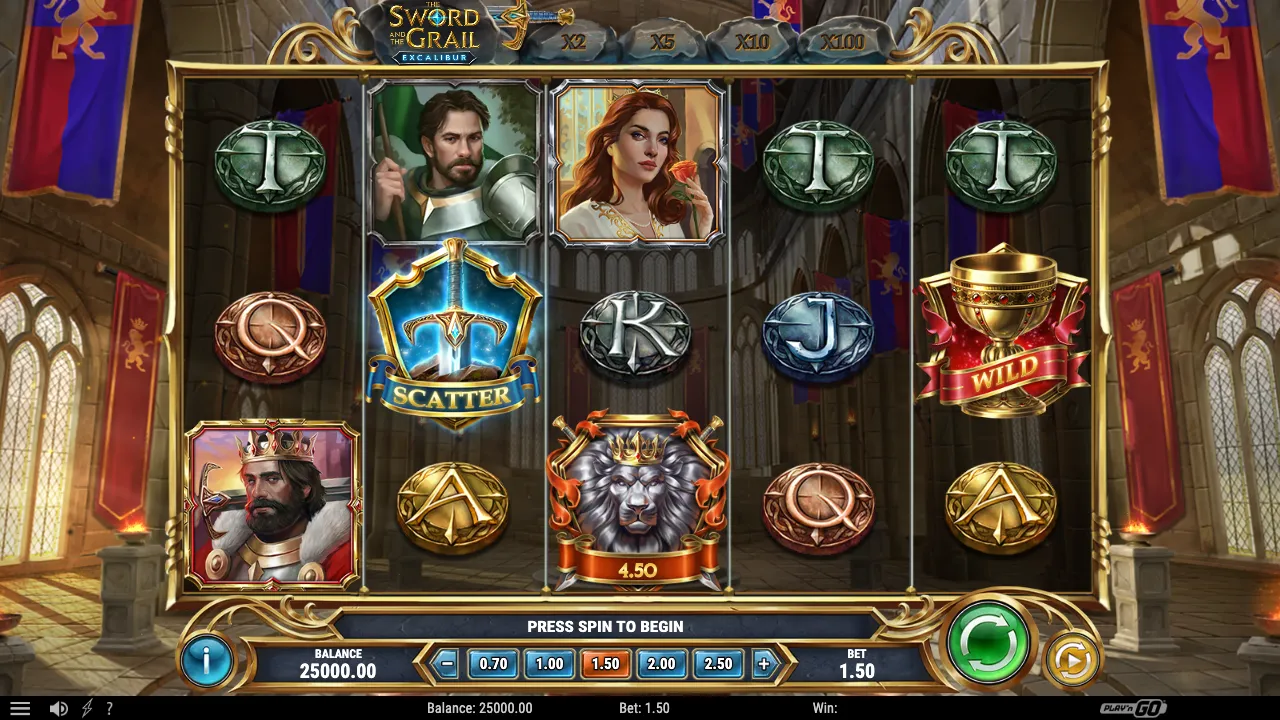This screenshot has height=720, width=1280.
Task: Open the gold autoplay button
Action: tap(1071, 661)
